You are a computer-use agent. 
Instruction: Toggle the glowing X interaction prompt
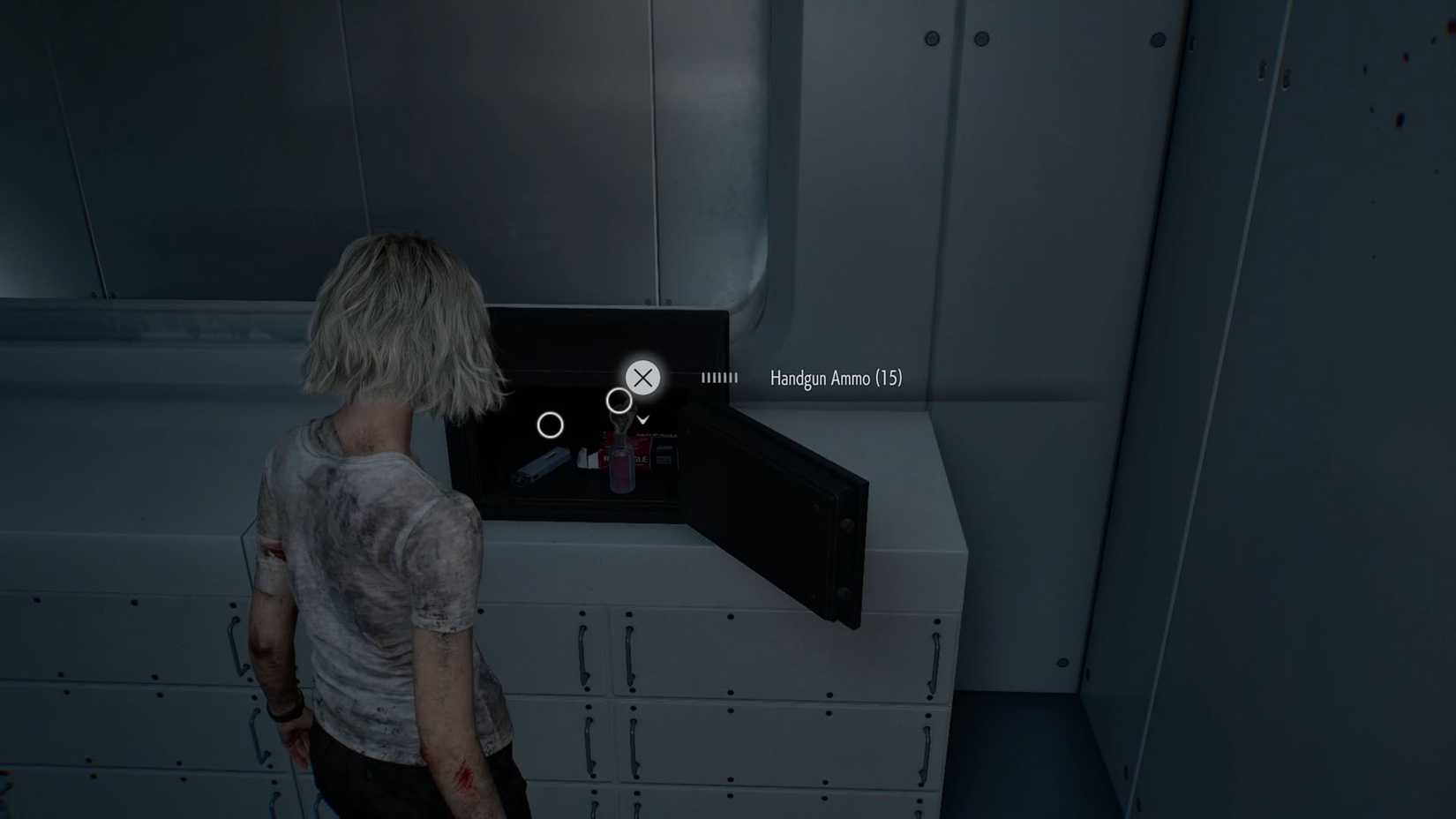[642, 378]
